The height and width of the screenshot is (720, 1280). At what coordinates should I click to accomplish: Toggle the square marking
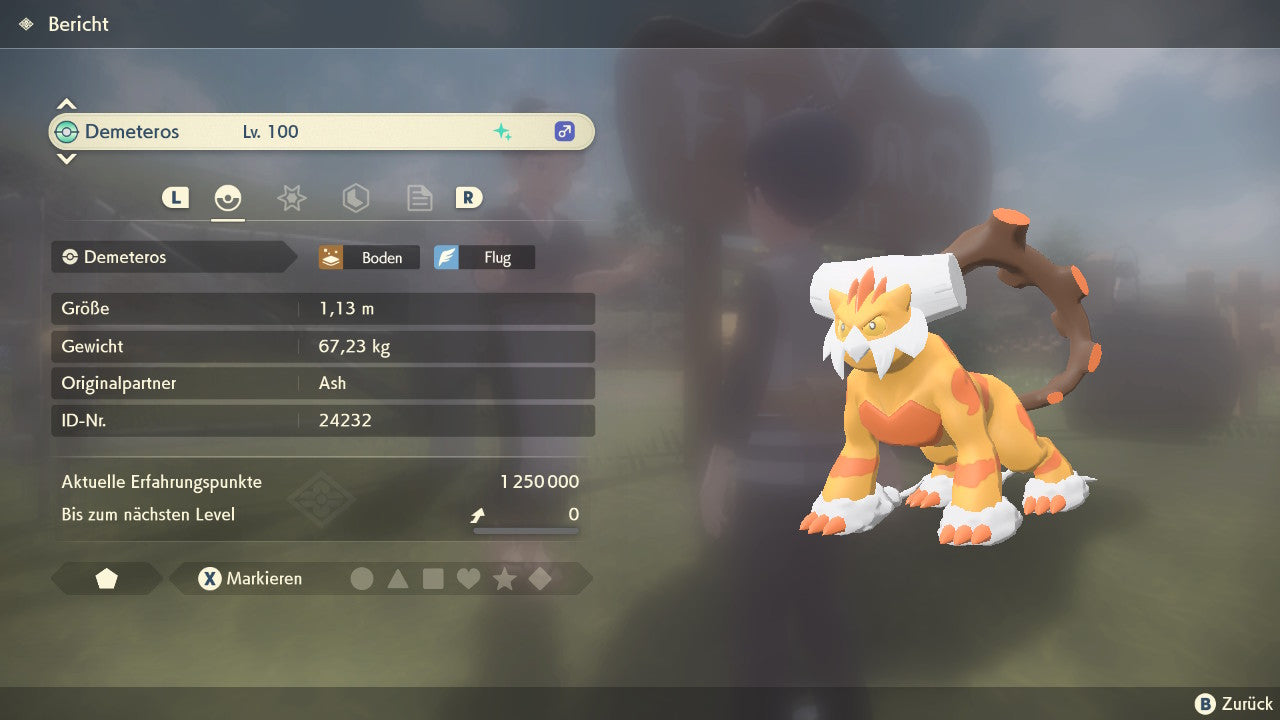433,578
